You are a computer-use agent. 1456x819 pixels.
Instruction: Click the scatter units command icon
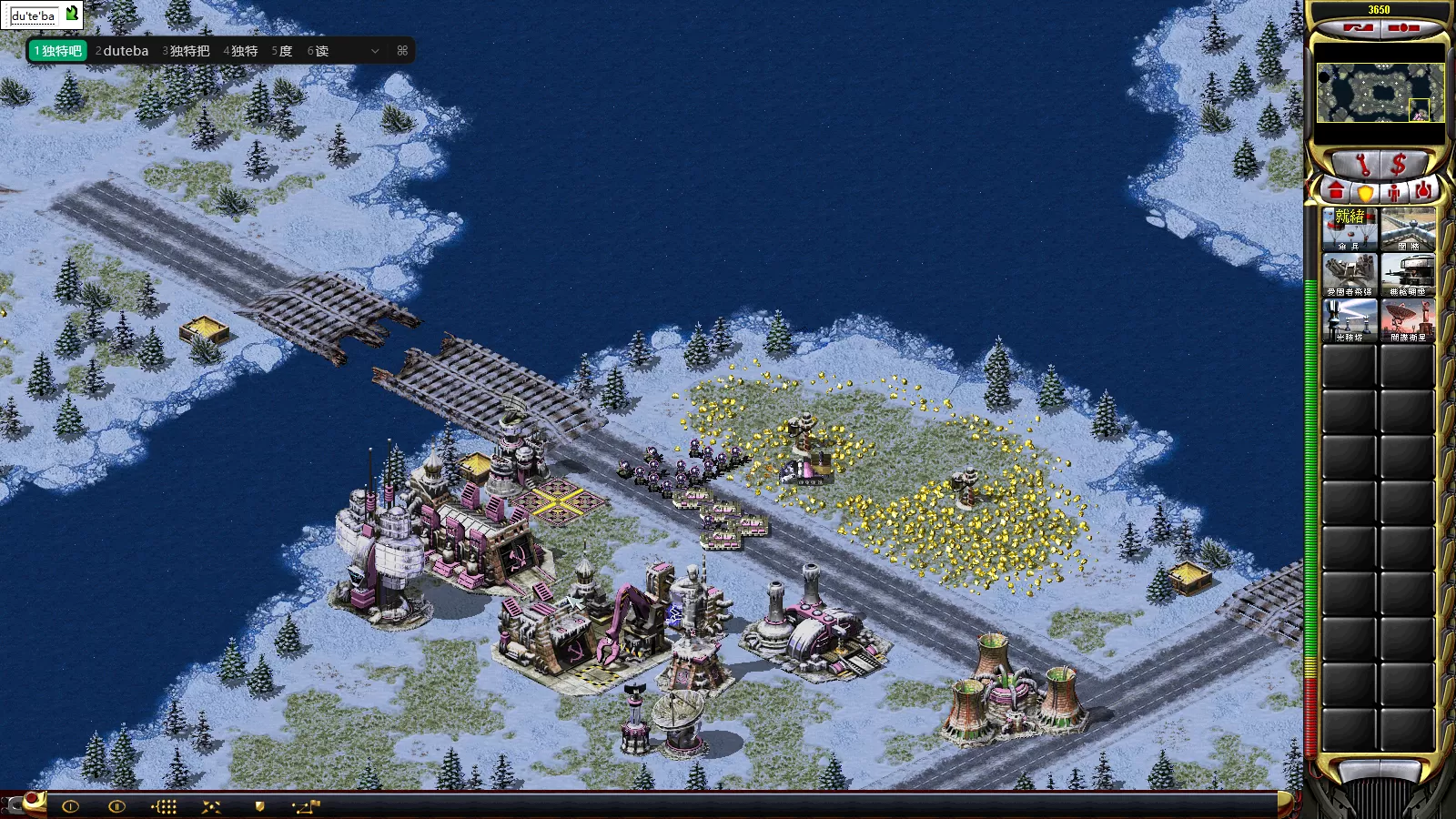(x=211, y=806)
